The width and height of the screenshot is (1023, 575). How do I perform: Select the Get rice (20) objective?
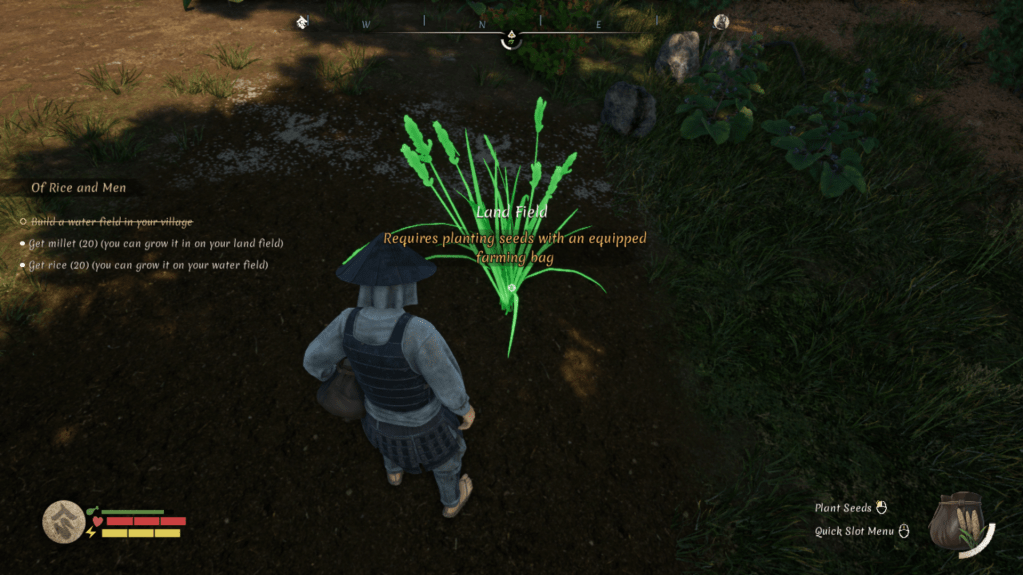pyautogui.click(x=149, y=265)
